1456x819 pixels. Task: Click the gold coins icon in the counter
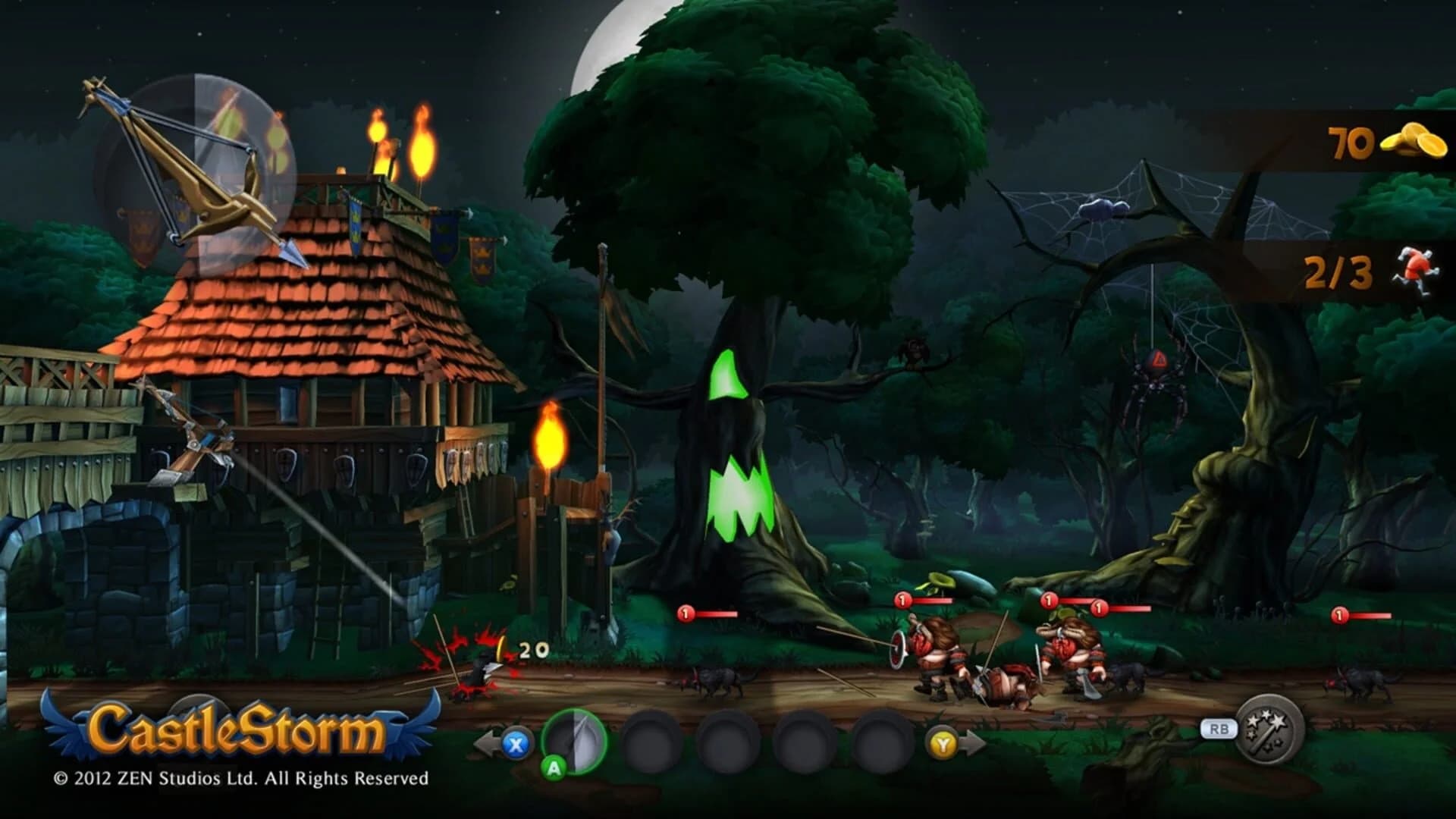[x=1412, y=141]
